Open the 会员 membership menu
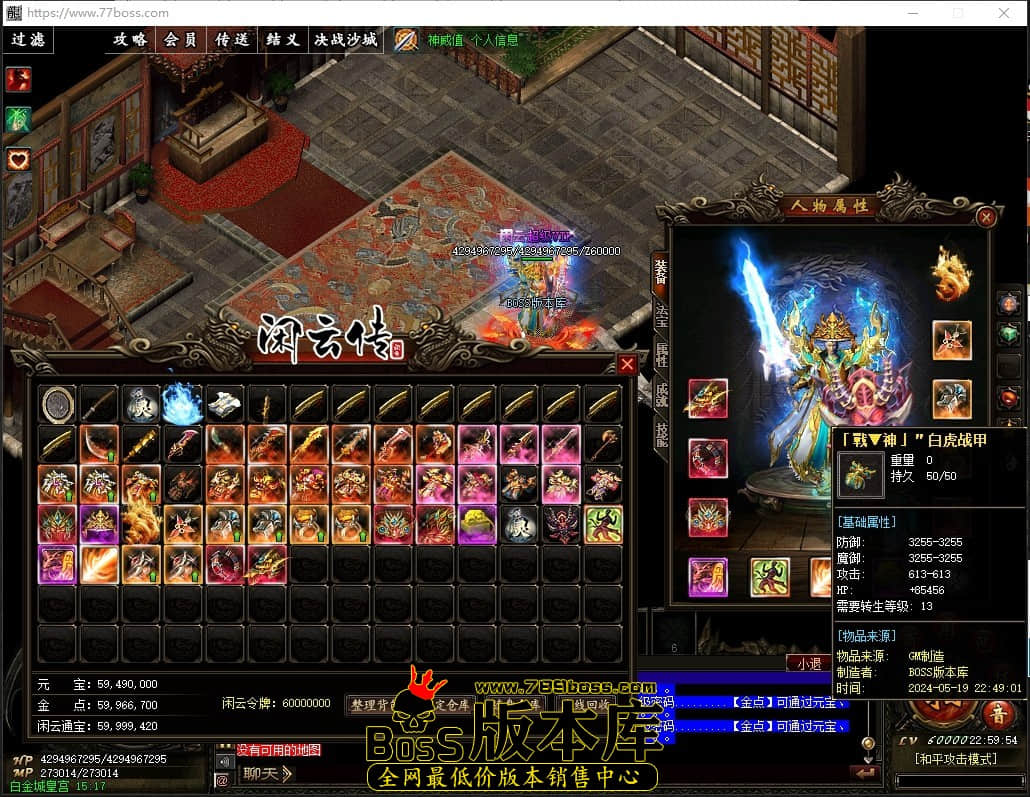Viewport: 1030px width, 797px height. click(x=181, y=40)
